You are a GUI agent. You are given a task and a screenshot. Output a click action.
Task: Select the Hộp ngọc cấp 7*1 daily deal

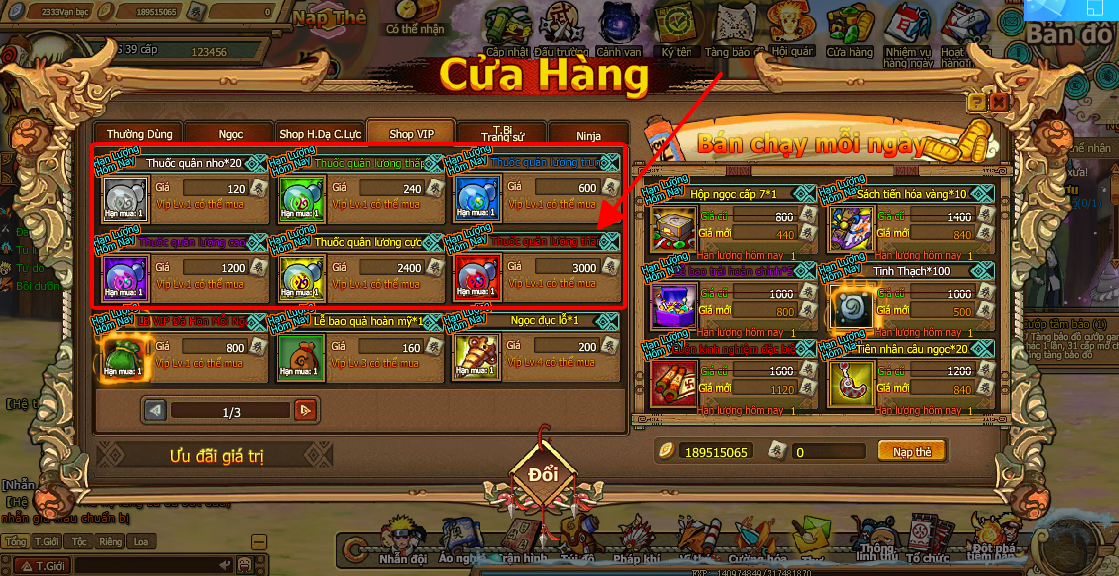click(x=673, y=229)
